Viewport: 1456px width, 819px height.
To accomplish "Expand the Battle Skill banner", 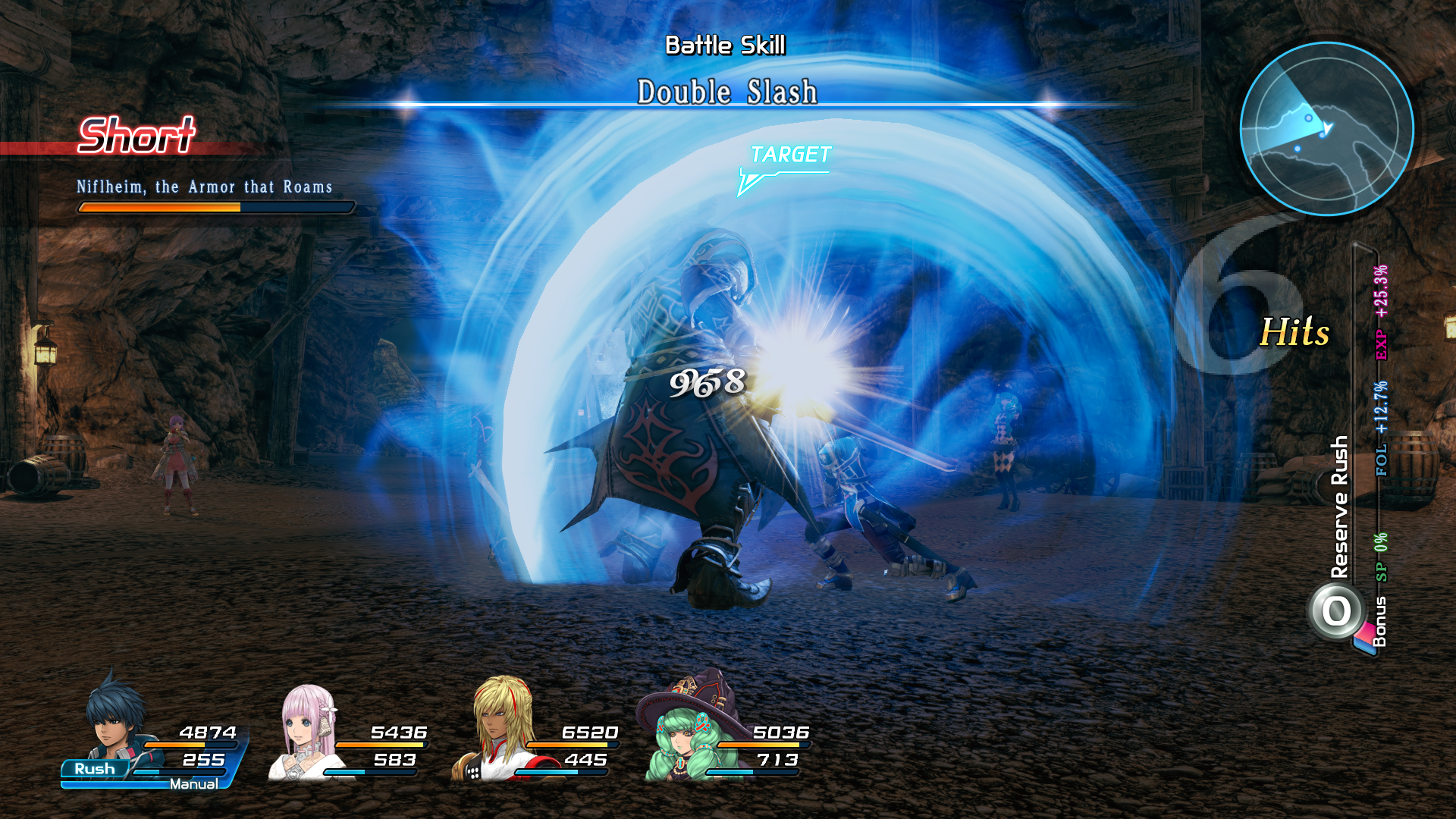I will pos(726,45).
